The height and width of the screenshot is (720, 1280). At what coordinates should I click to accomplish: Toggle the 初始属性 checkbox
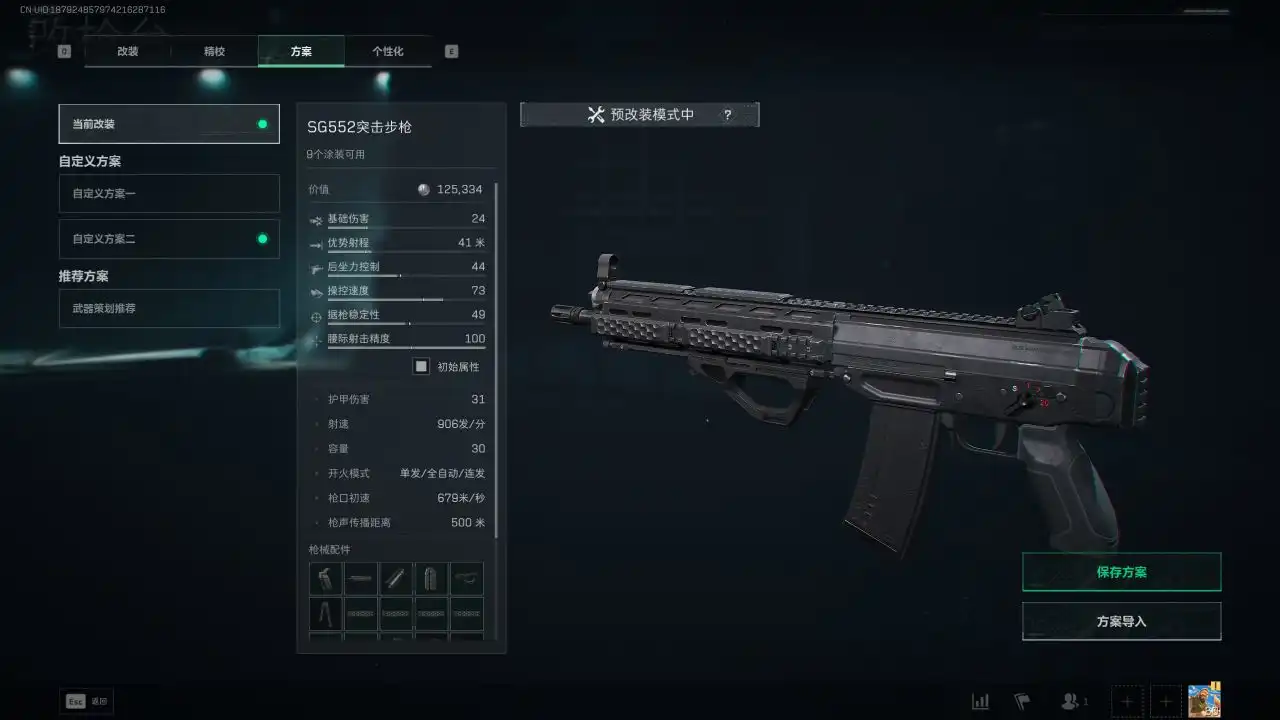(421, 366)
